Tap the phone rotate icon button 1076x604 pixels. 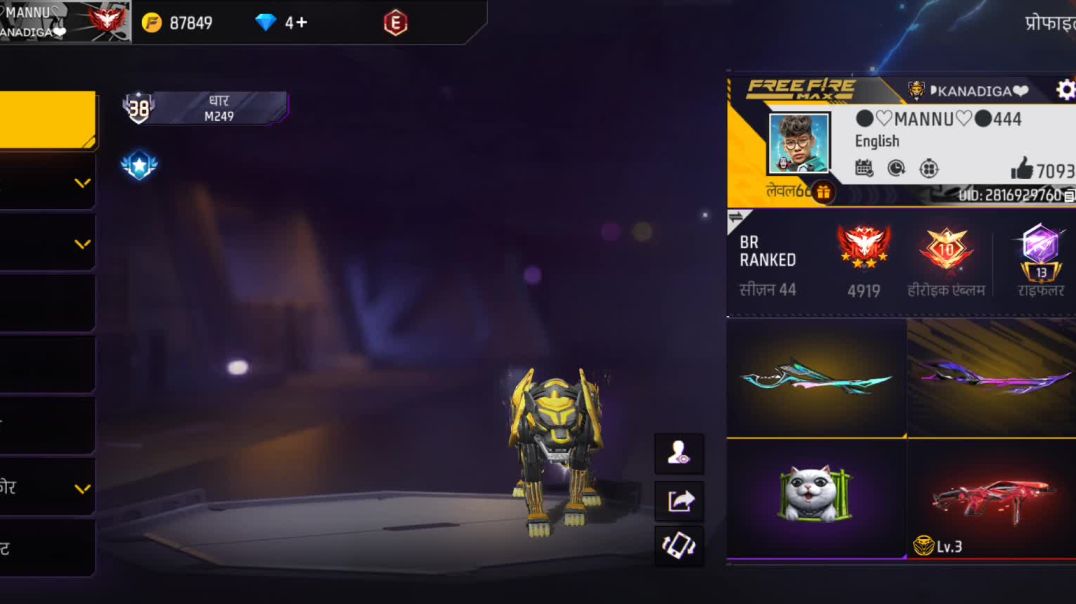(x=679, y=546)
